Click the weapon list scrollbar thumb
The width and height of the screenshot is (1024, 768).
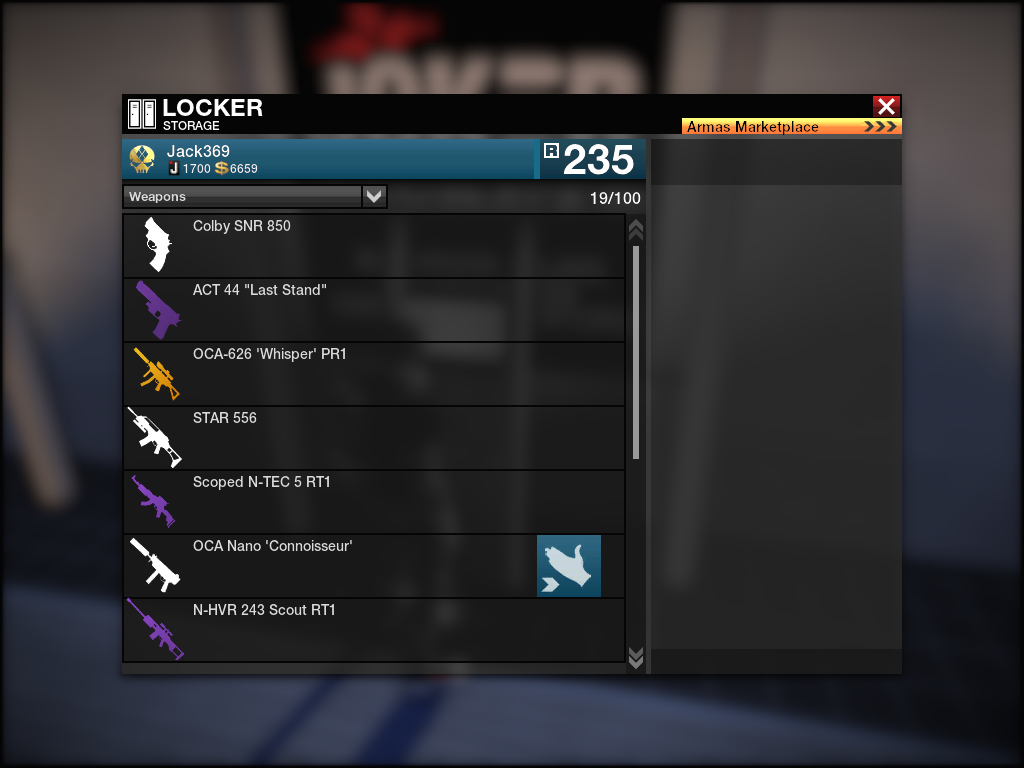[636, 350]
